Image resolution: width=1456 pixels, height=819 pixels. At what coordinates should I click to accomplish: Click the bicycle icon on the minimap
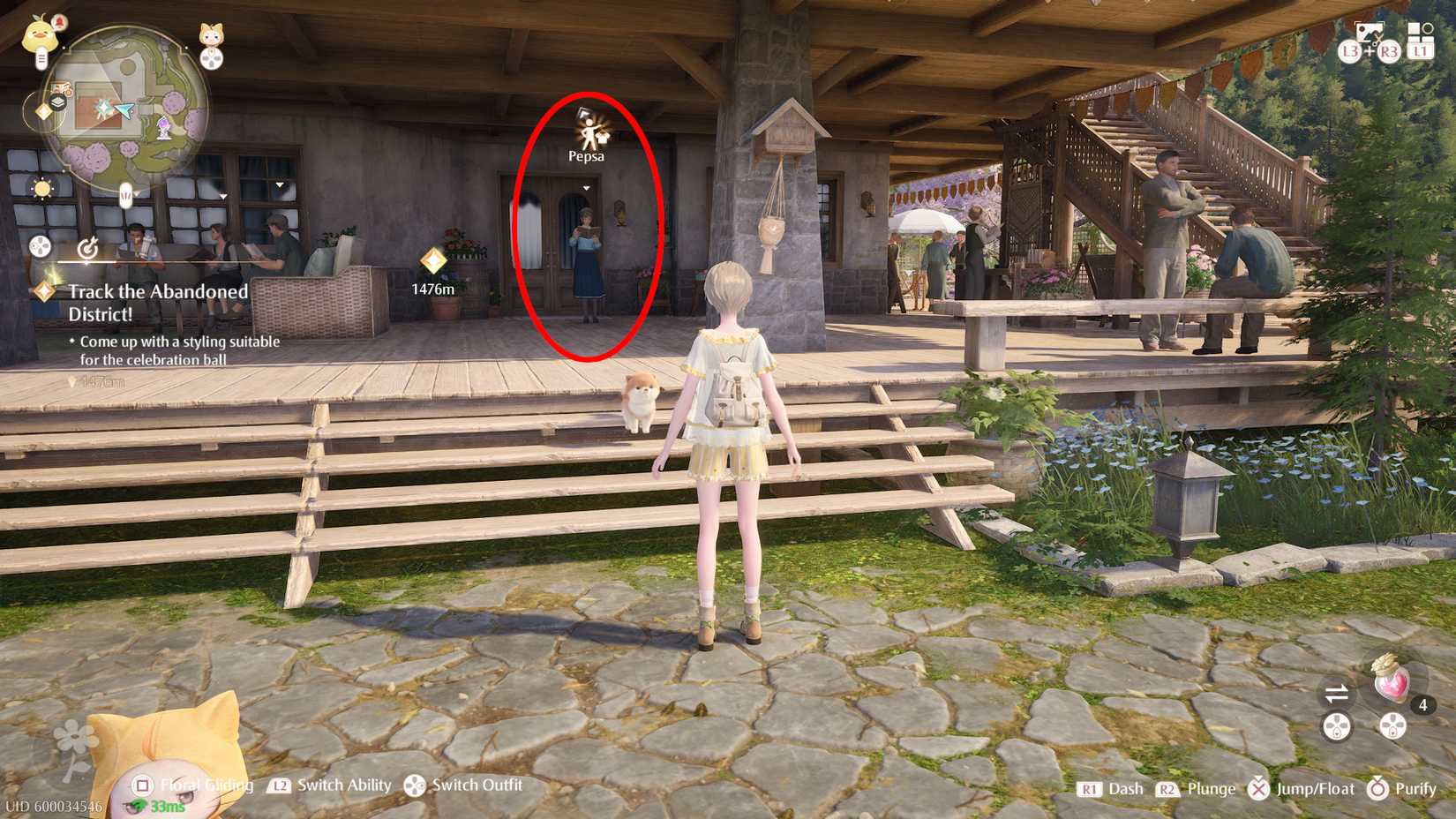[x=61, y=88]
